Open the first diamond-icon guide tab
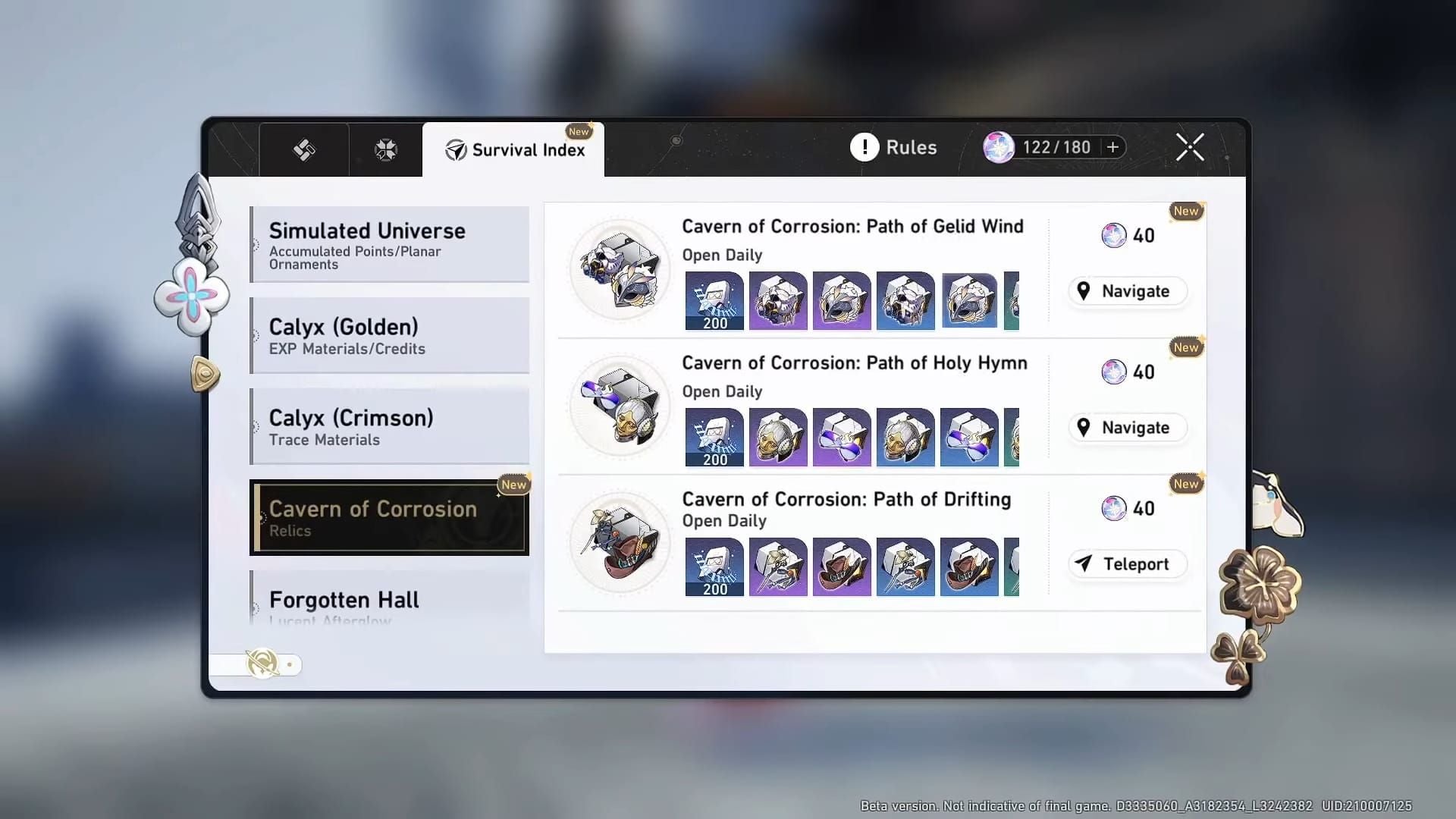1456x819 pixels. click(x=304, y=150)
